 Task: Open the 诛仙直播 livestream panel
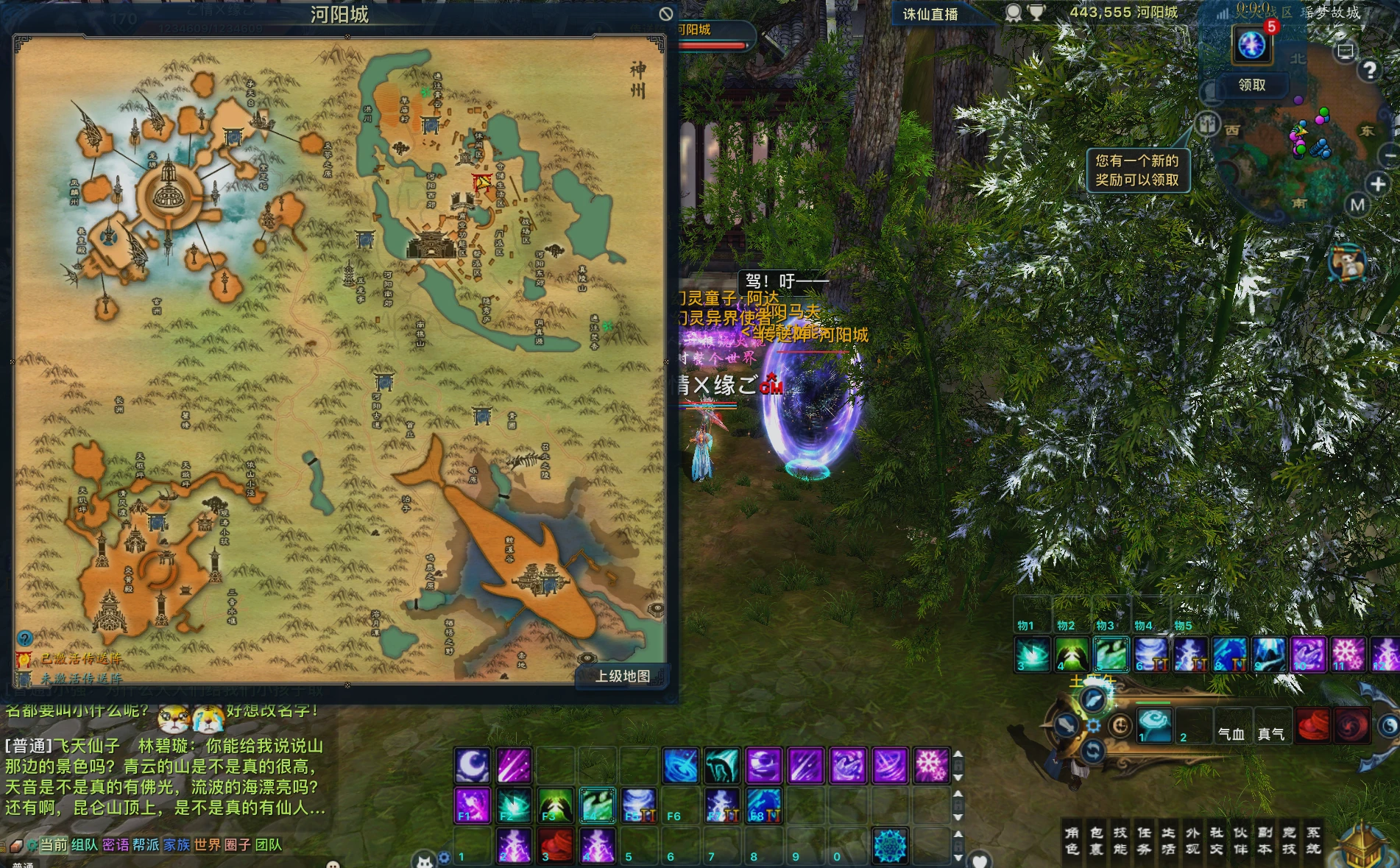point(930,14)
